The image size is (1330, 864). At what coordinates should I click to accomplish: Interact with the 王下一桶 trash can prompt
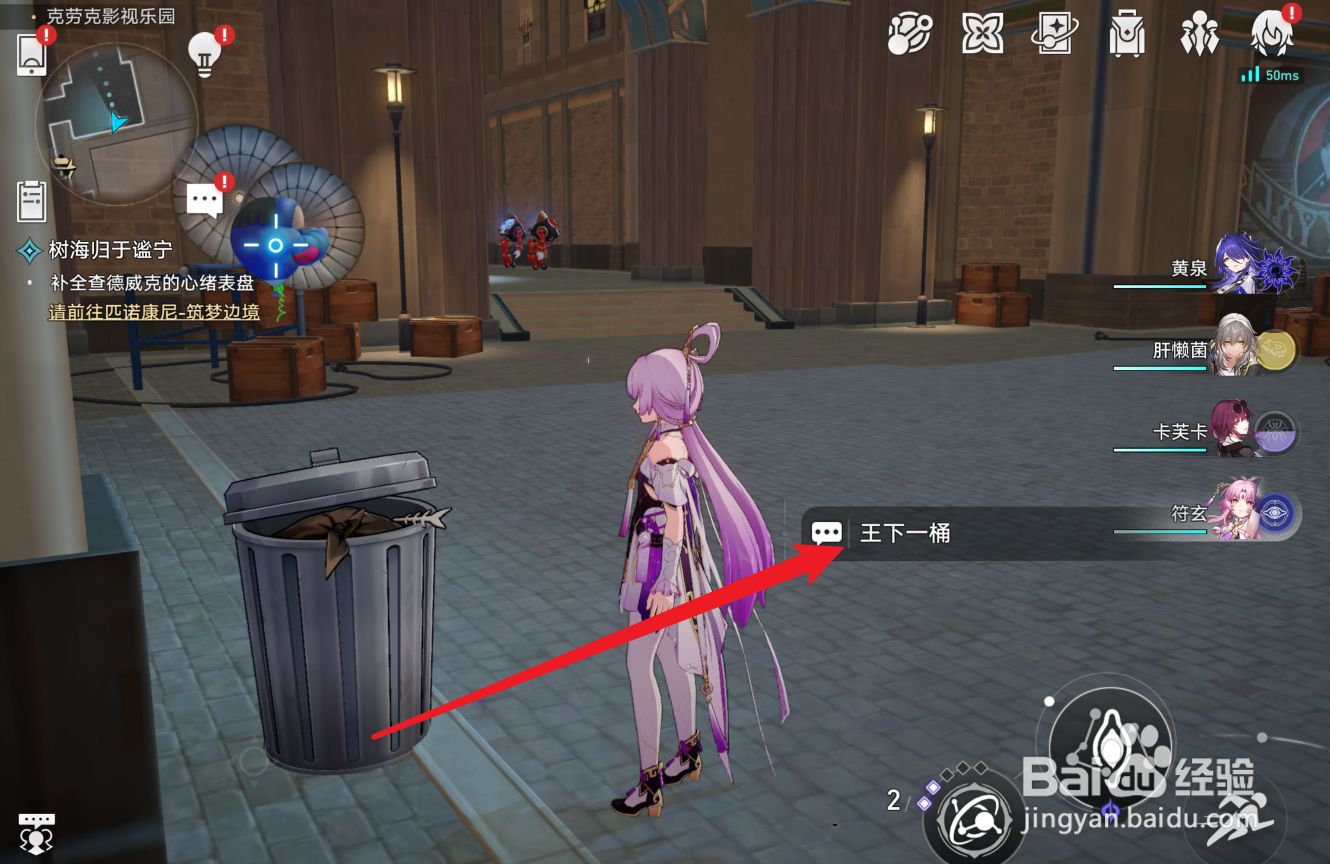tap(880, 534)
